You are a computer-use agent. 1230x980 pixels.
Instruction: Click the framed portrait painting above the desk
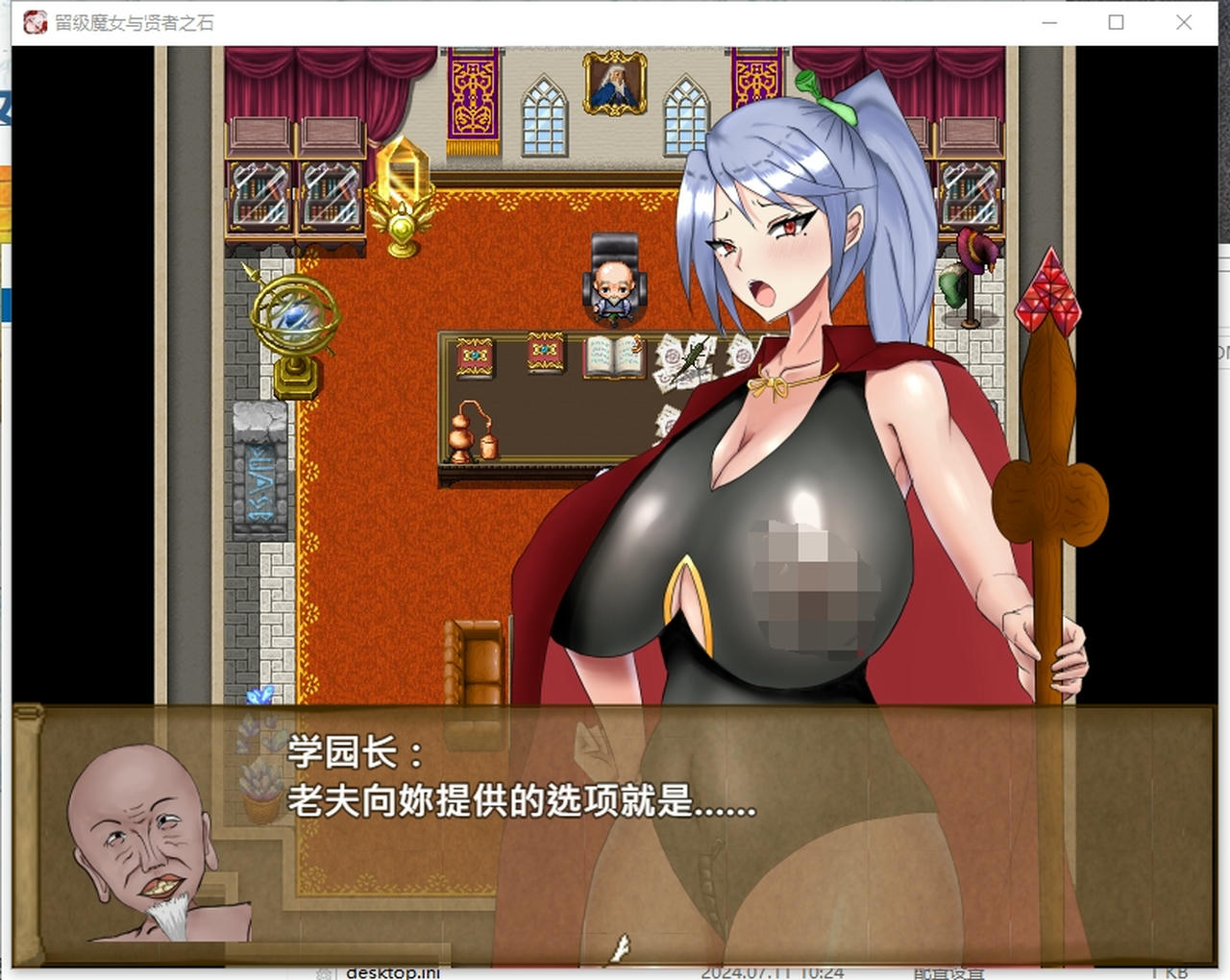point(615,82)
